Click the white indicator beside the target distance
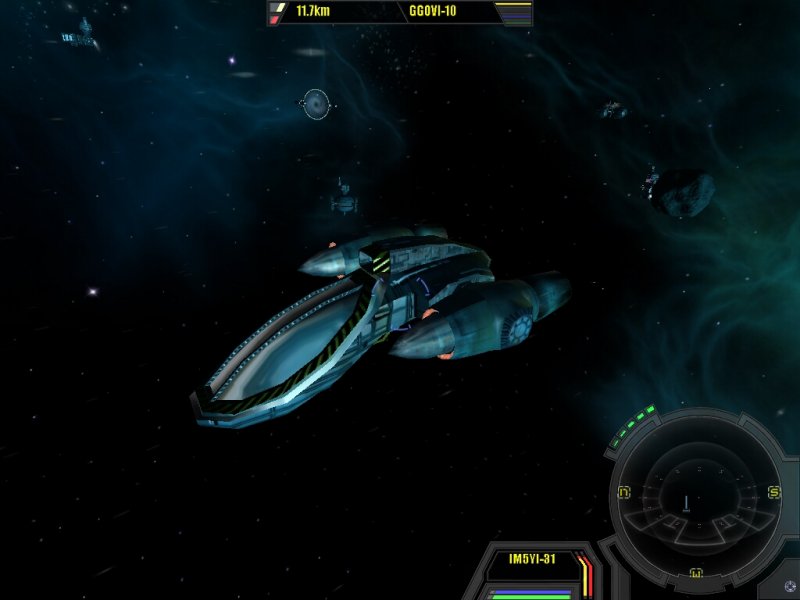The height and width of the screenshot is (600, 800). point(279,8)
